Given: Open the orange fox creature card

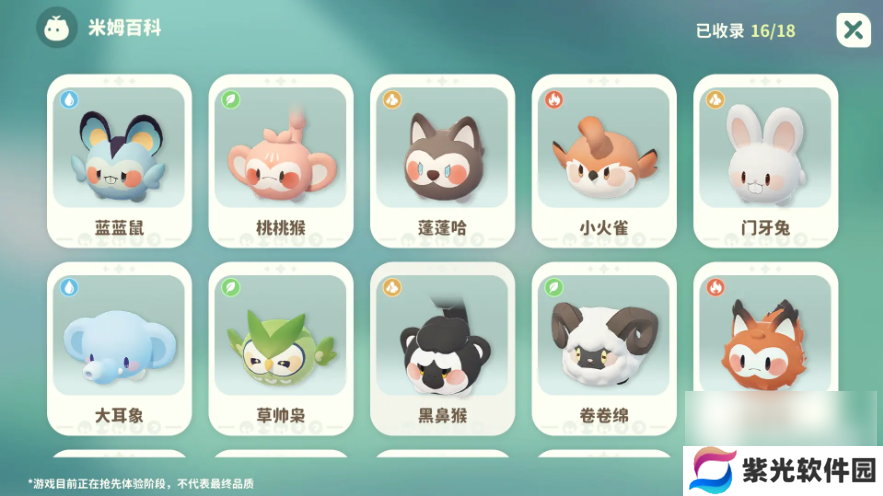Looking at the screenshot, I should tap(765, 340).
